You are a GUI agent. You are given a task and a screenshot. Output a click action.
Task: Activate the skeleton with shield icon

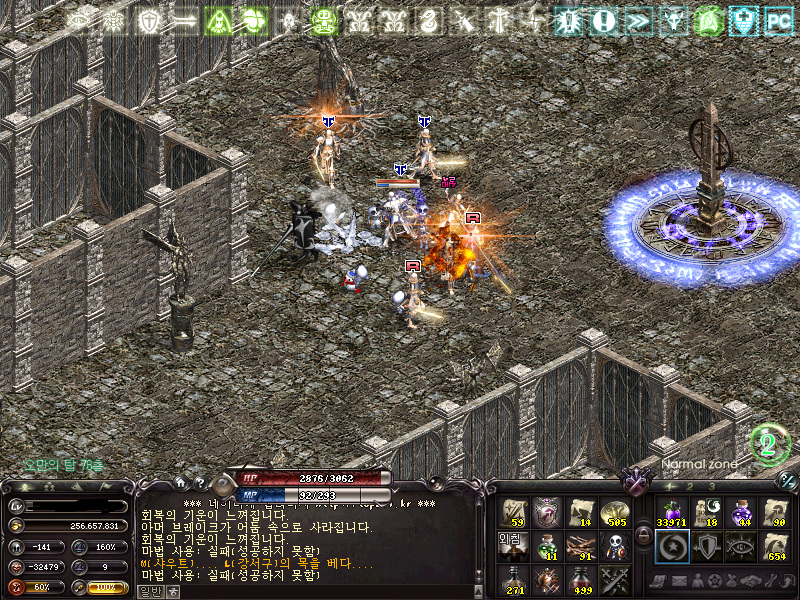click(x=614, y=546)
